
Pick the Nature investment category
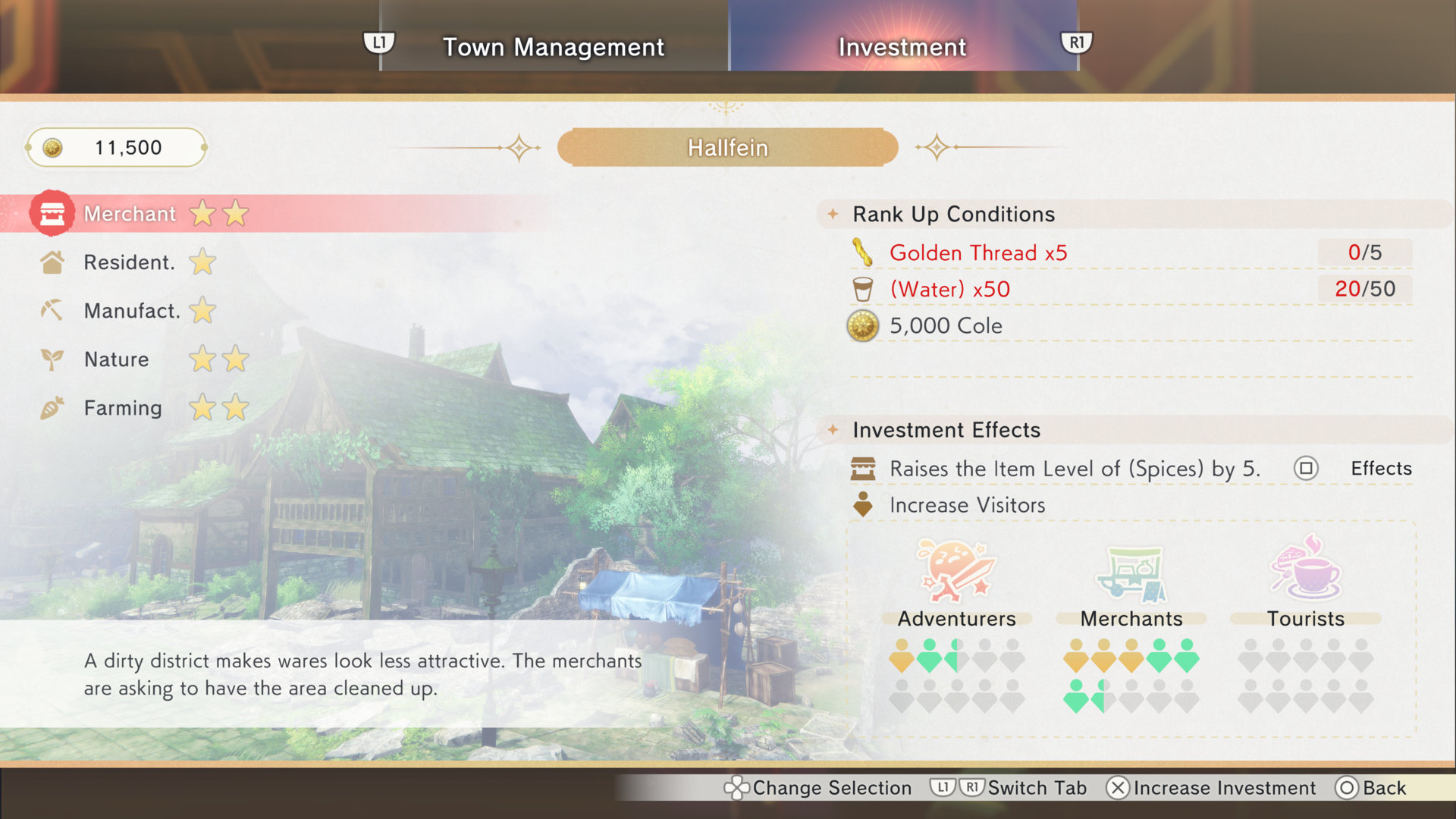(117, 359)
